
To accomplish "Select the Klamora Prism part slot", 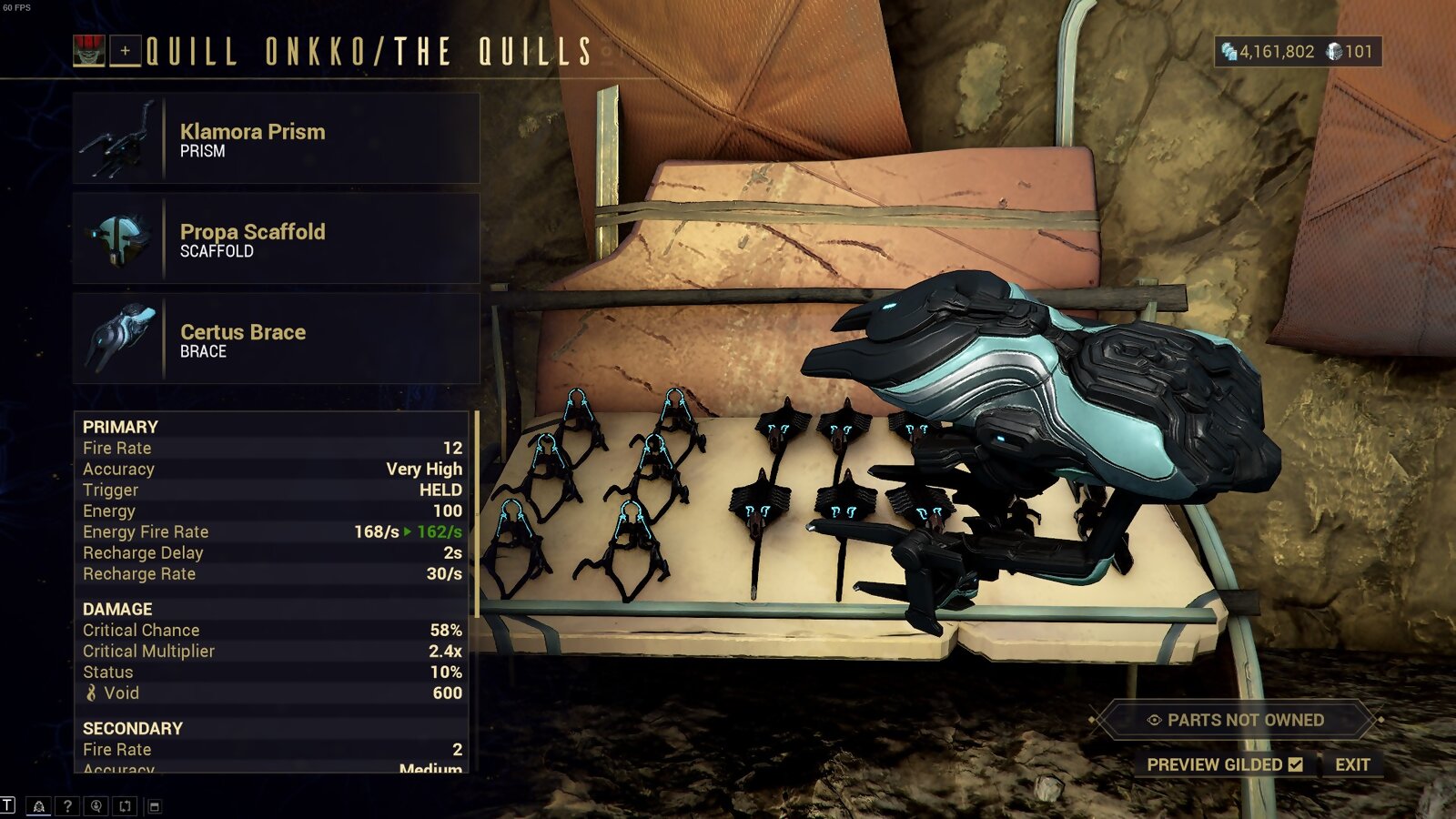I will [x=273, y=138].
